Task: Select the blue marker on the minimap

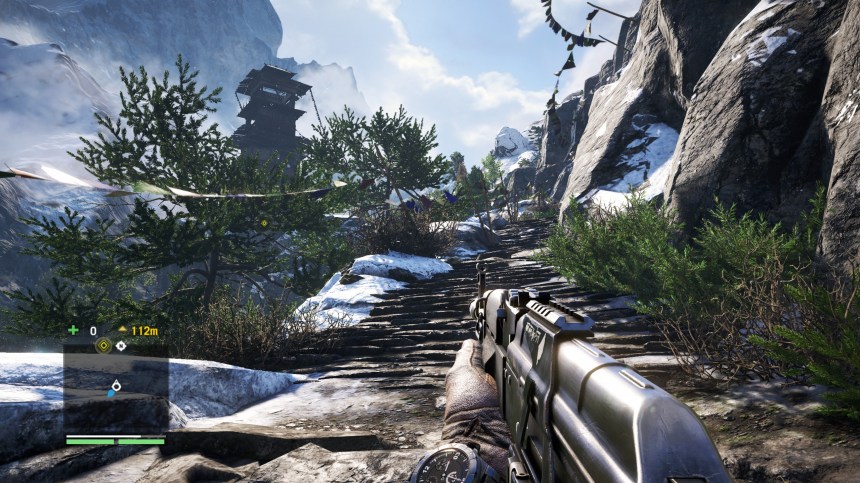Action: 111,393
